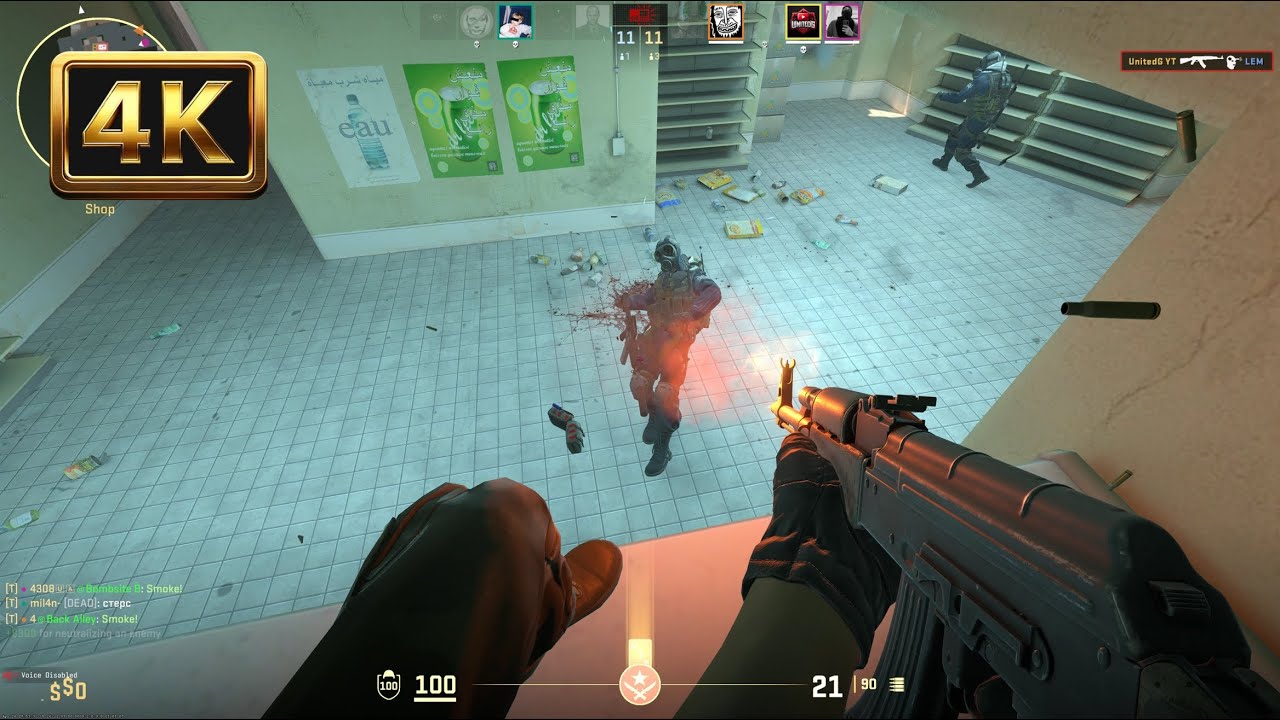Click the 11-11 round score display
Viewport: 1280px width, 720px height.
640,38
